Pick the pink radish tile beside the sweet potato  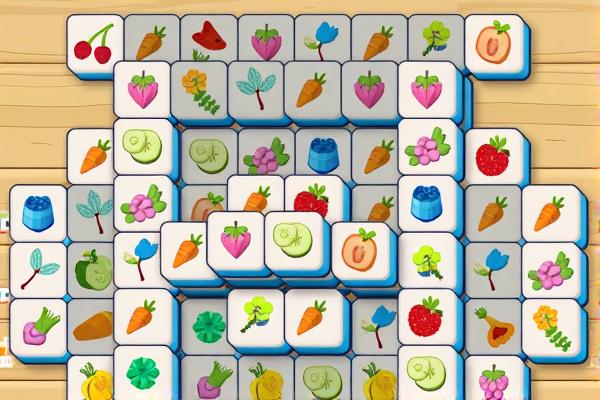[x=38, y=325]
